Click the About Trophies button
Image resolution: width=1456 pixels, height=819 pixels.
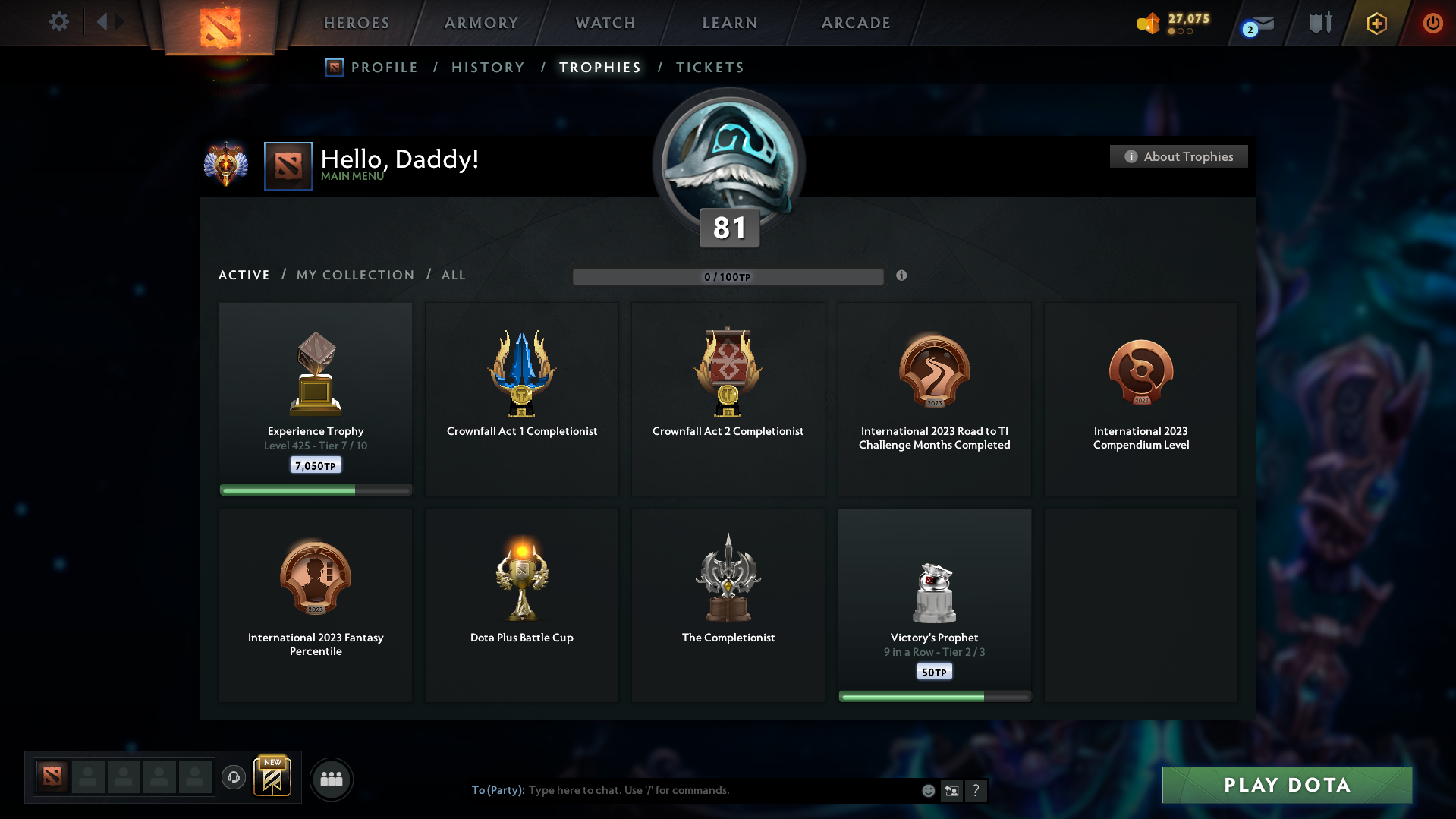[1178, 156]
